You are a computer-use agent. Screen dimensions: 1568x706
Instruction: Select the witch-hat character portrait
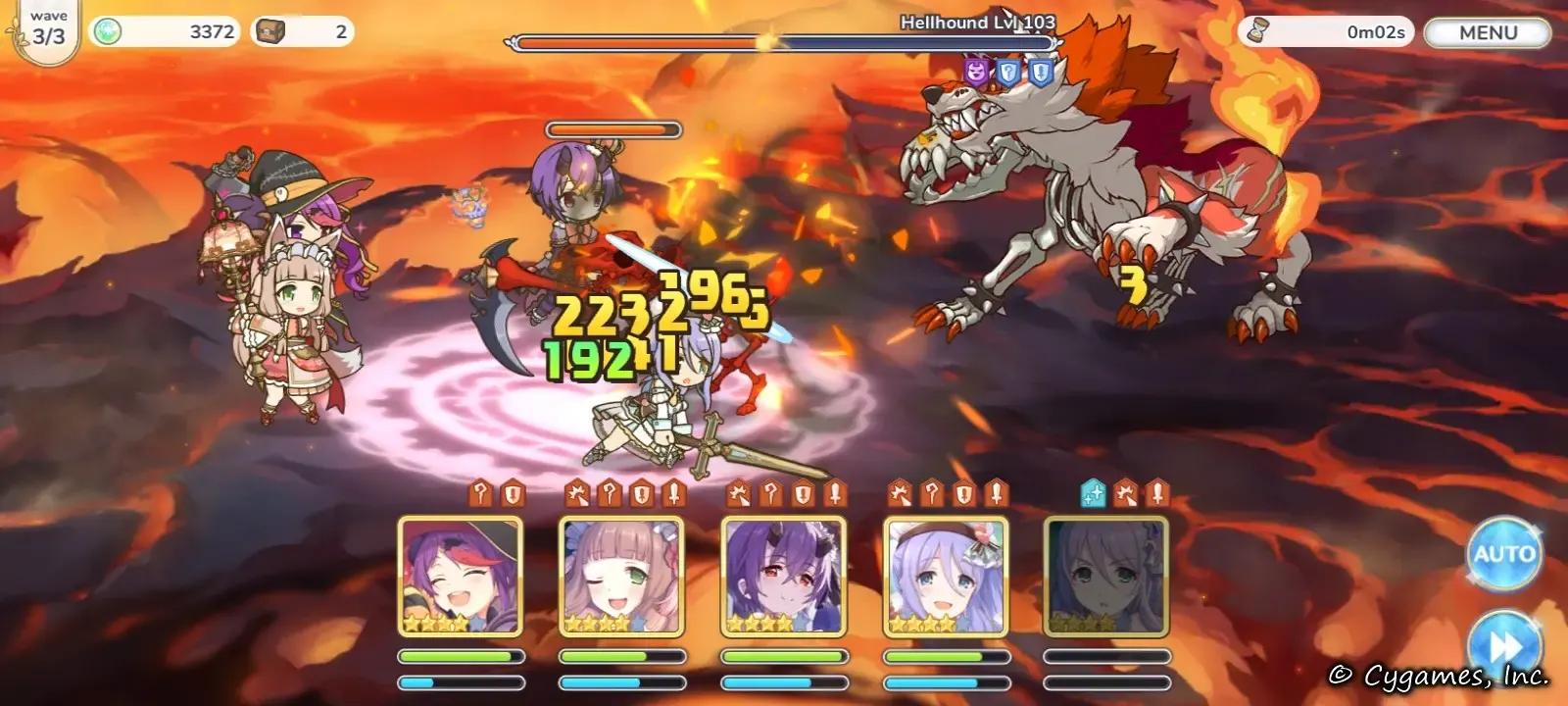461,577
